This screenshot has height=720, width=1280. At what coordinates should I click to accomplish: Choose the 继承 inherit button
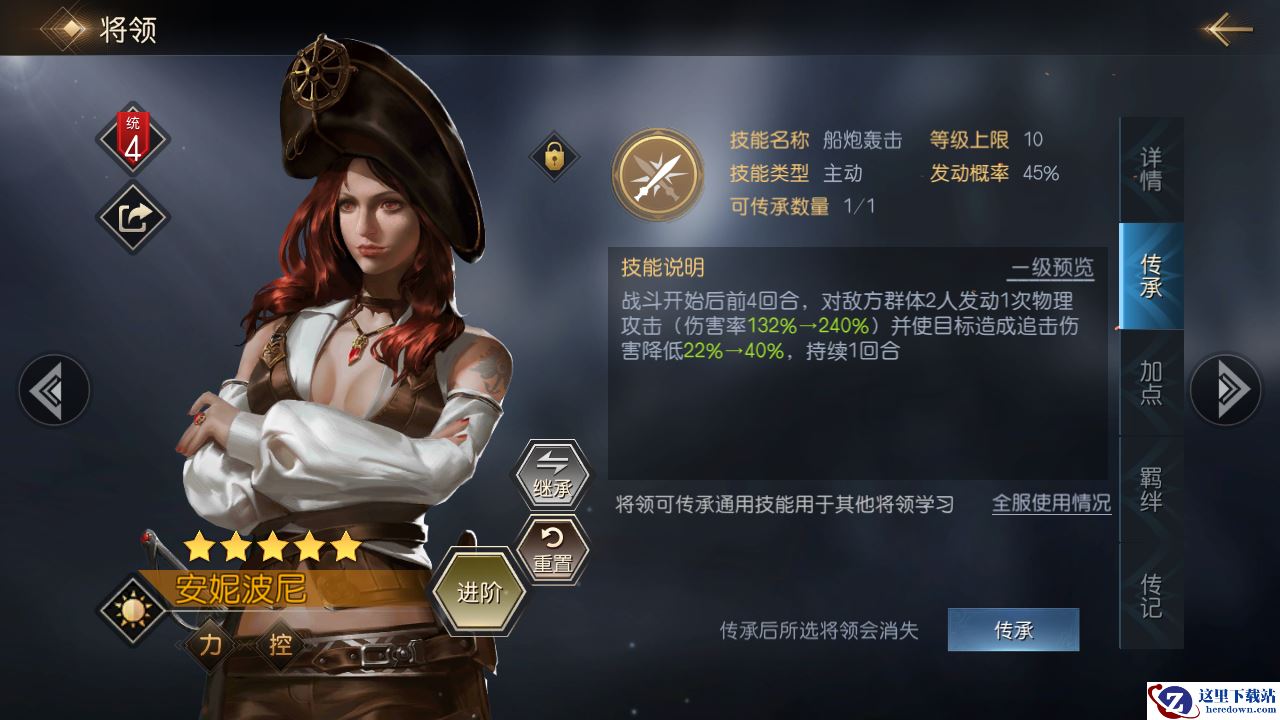[552, 476]
